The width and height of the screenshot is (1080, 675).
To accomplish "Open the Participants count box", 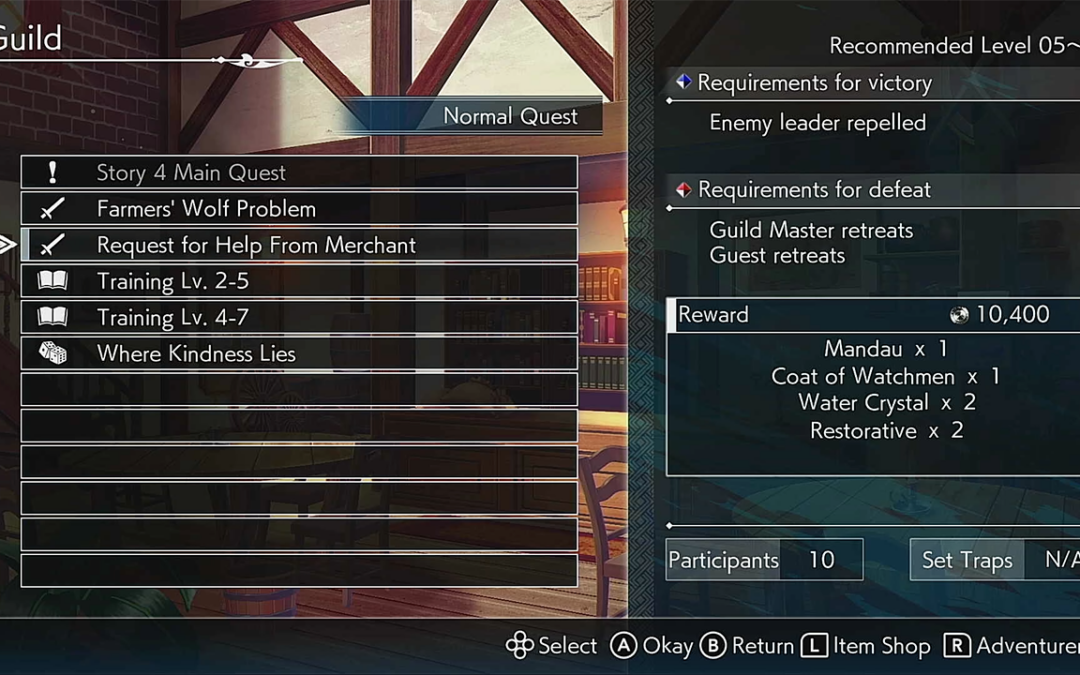I will (x=764, y=560).
